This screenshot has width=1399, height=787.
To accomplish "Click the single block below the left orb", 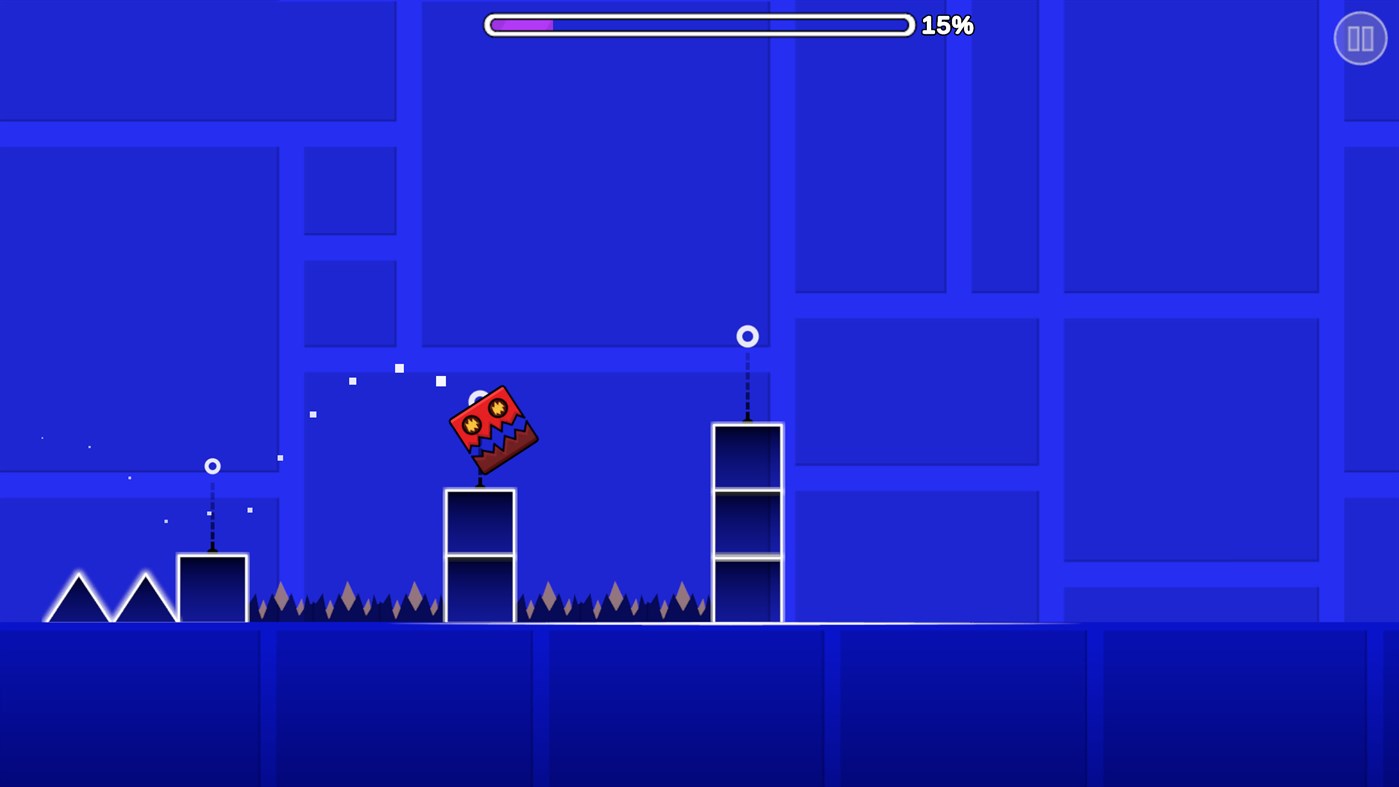I will point(212,587).
